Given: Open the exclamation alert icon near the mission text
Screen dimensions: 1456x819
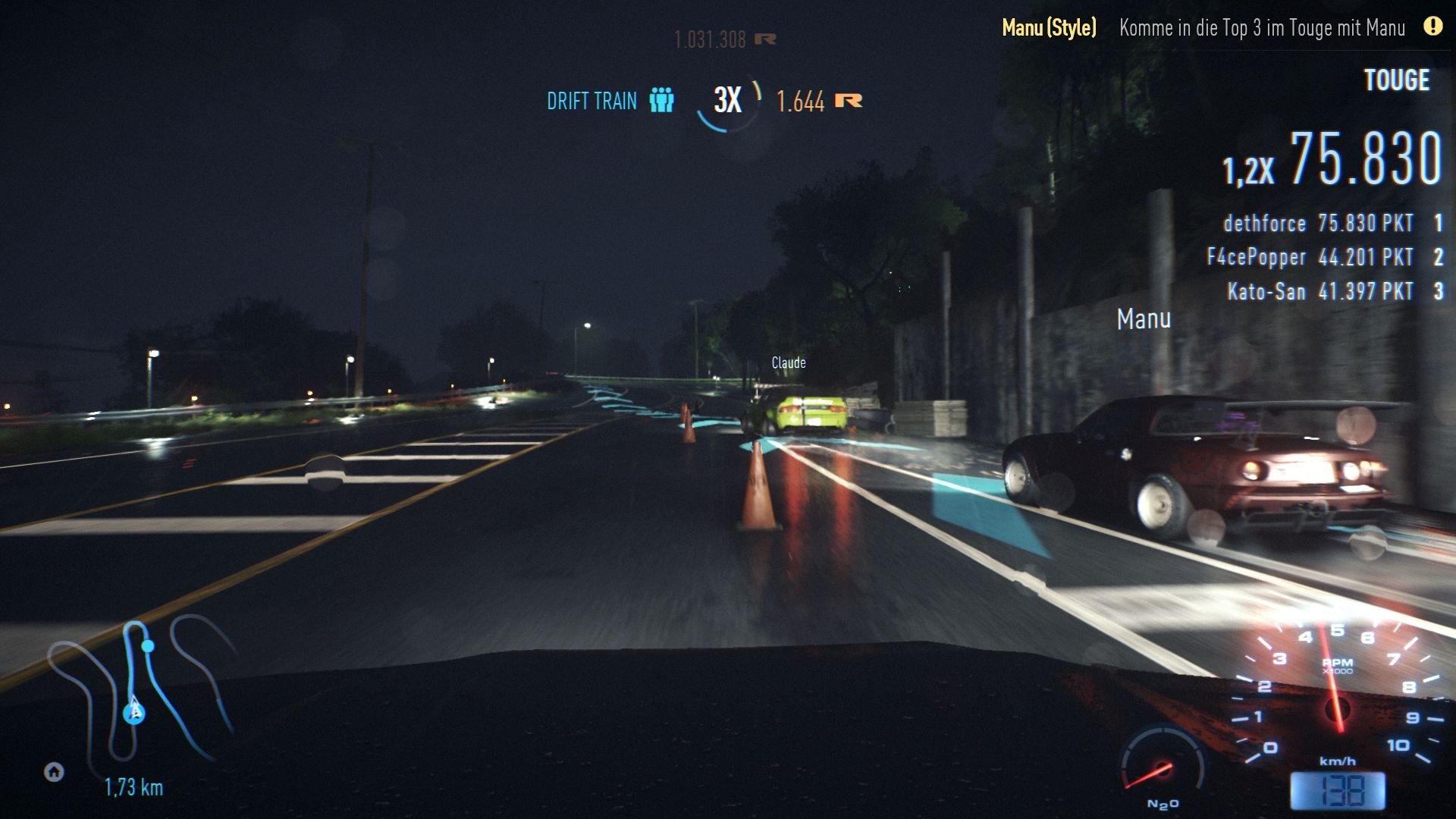Looking at the screenshot, I should pos(1432,27).
